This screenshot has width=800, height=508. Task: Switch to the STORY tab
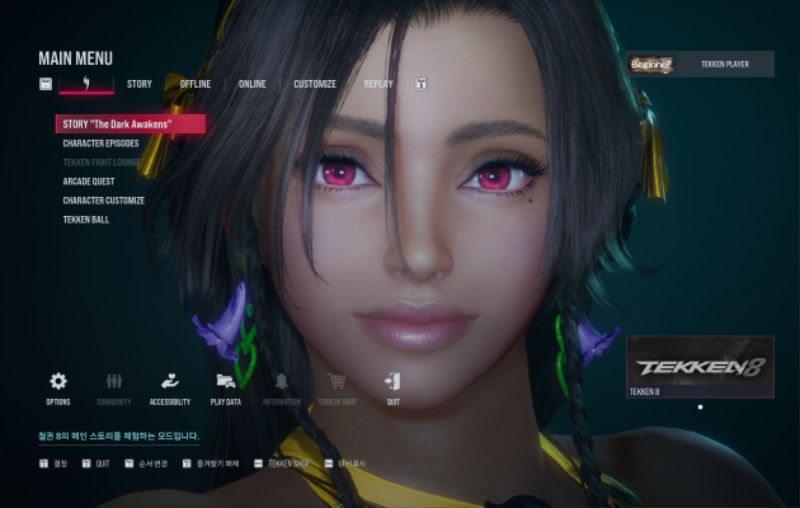point(139,84)
